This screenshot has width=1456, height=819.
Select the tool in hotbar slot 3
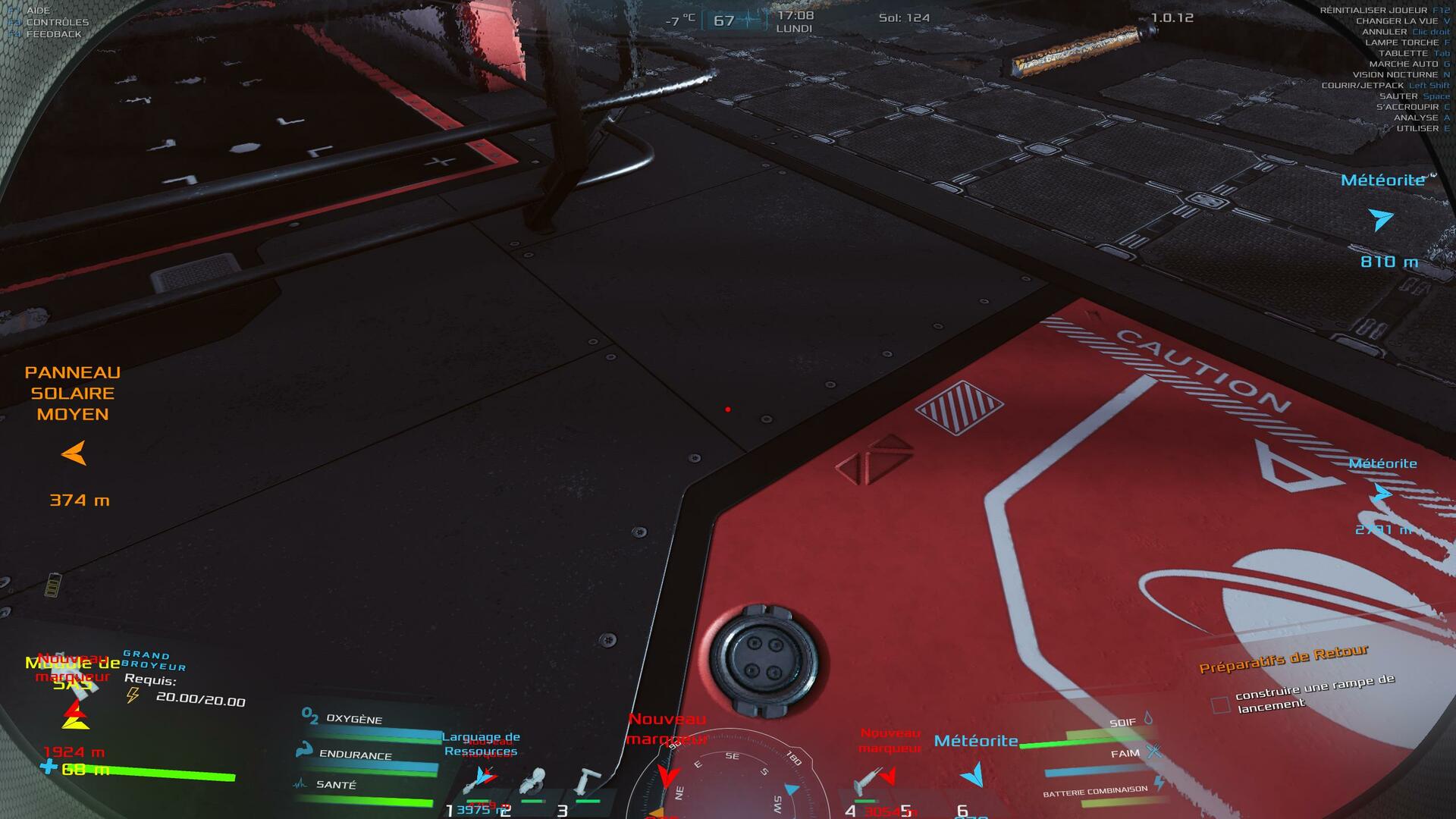[x=586, y=781]
